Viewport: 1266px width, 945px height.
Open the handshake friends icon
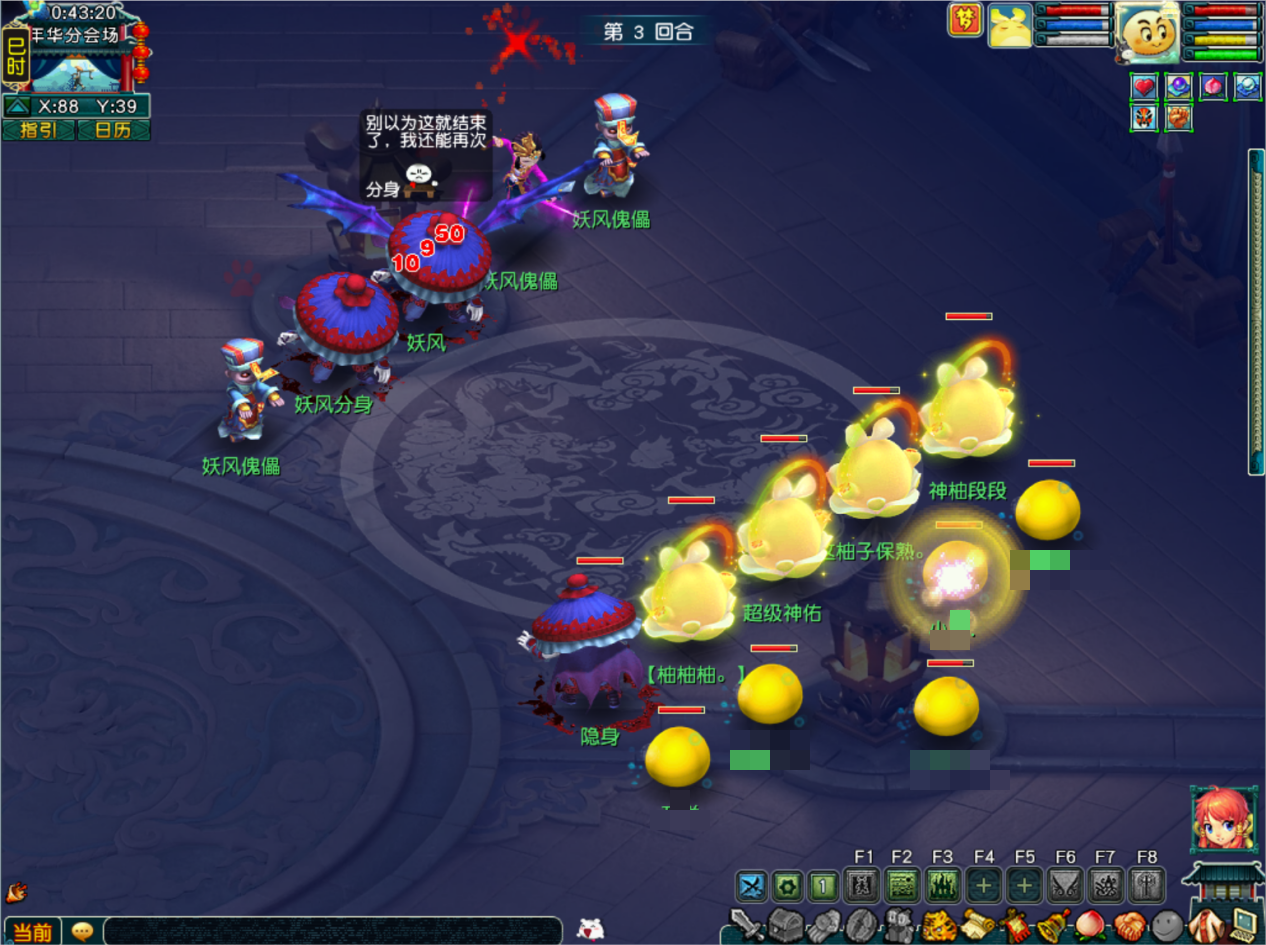click(x=1129, y=925)
